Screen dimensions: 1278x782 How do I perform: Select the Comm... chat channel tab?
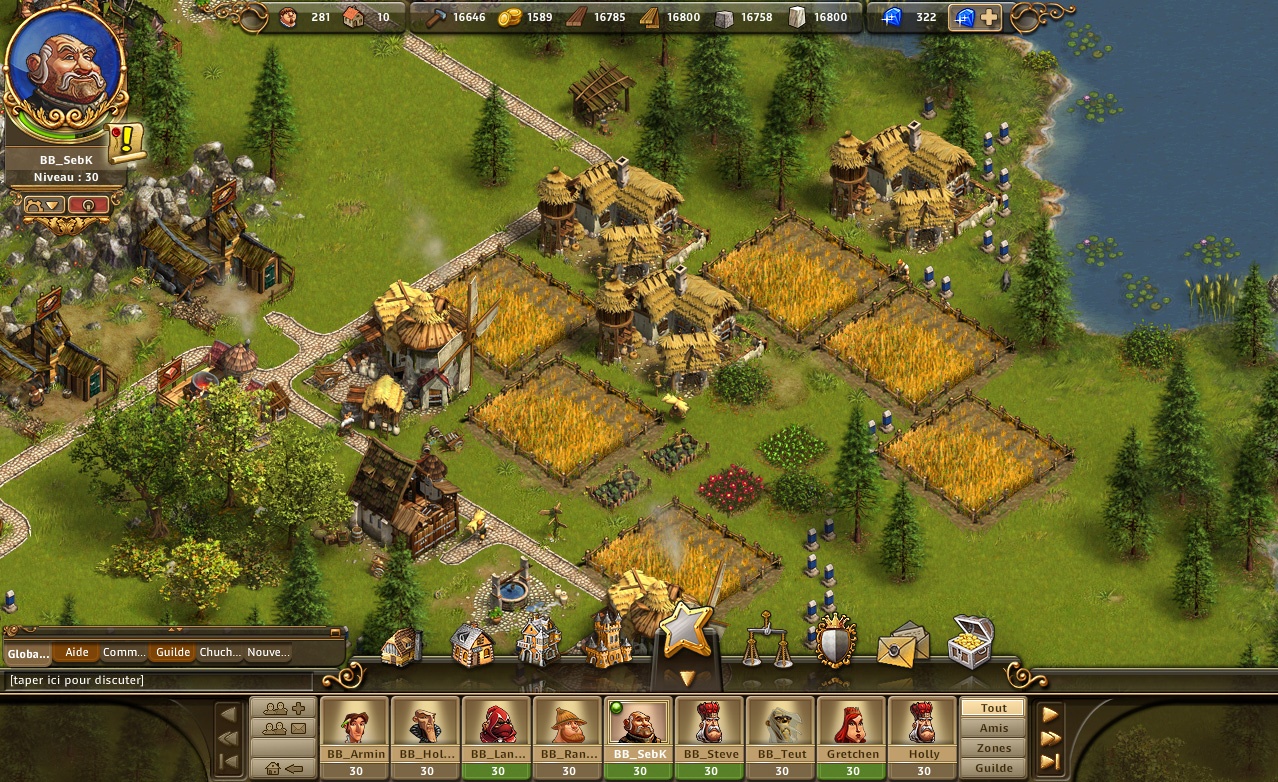pos(125,653)
